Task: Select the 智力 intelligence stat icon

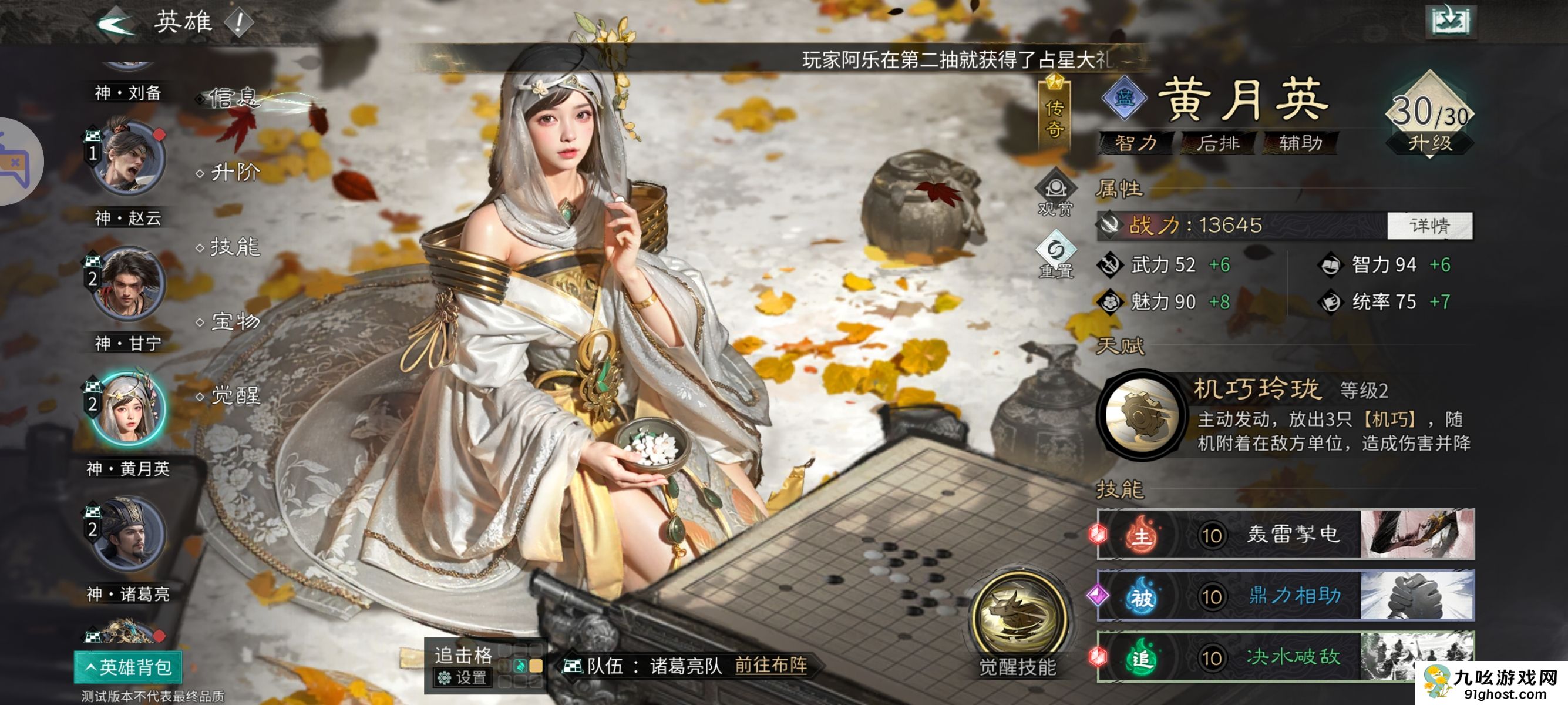Action: point(1331,266)
